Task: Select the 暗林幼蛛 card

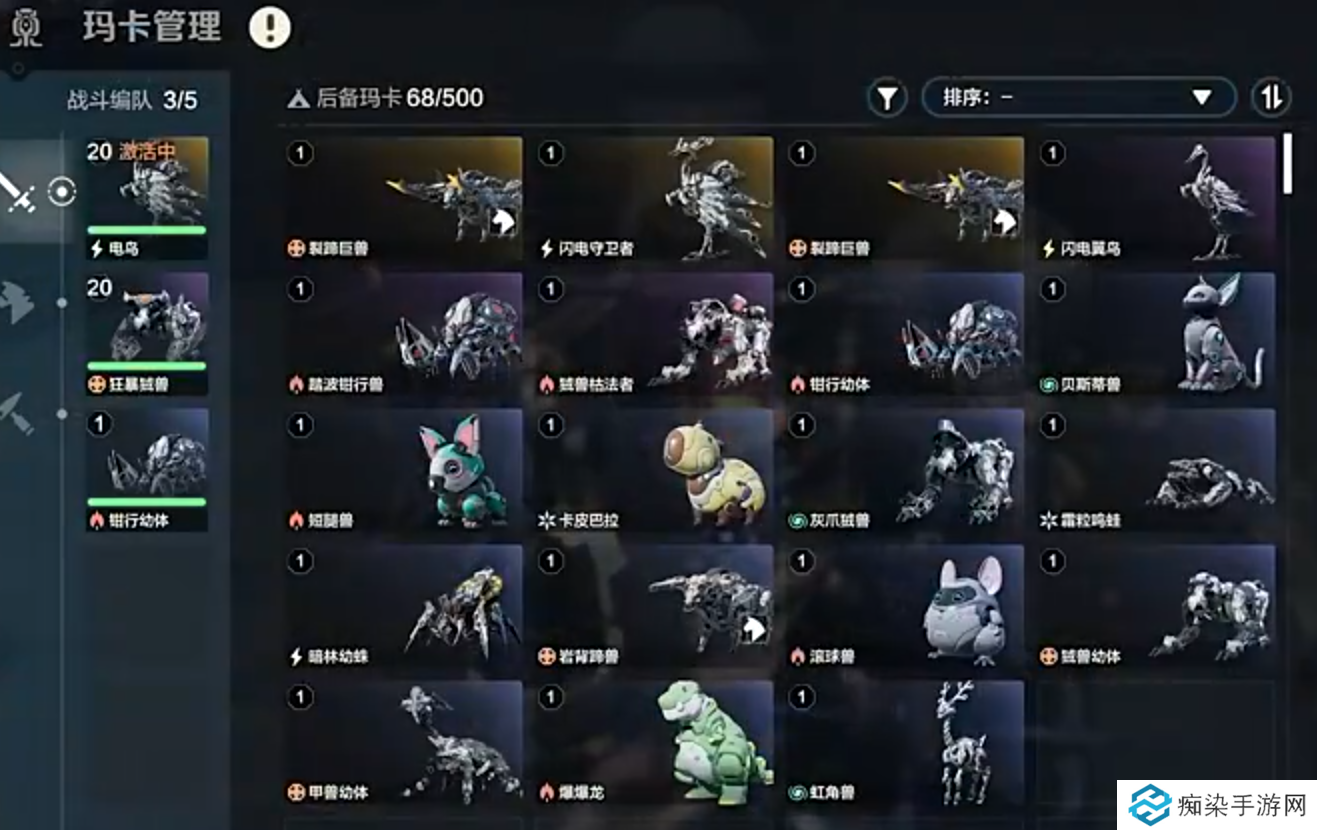Action: click(x=403, y=607)
